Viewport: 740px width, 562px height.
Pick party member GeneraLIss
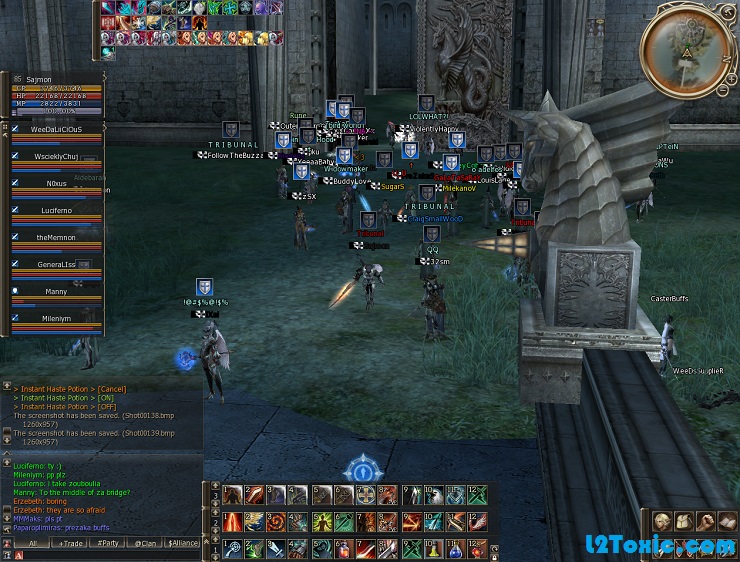pos(57,264)
